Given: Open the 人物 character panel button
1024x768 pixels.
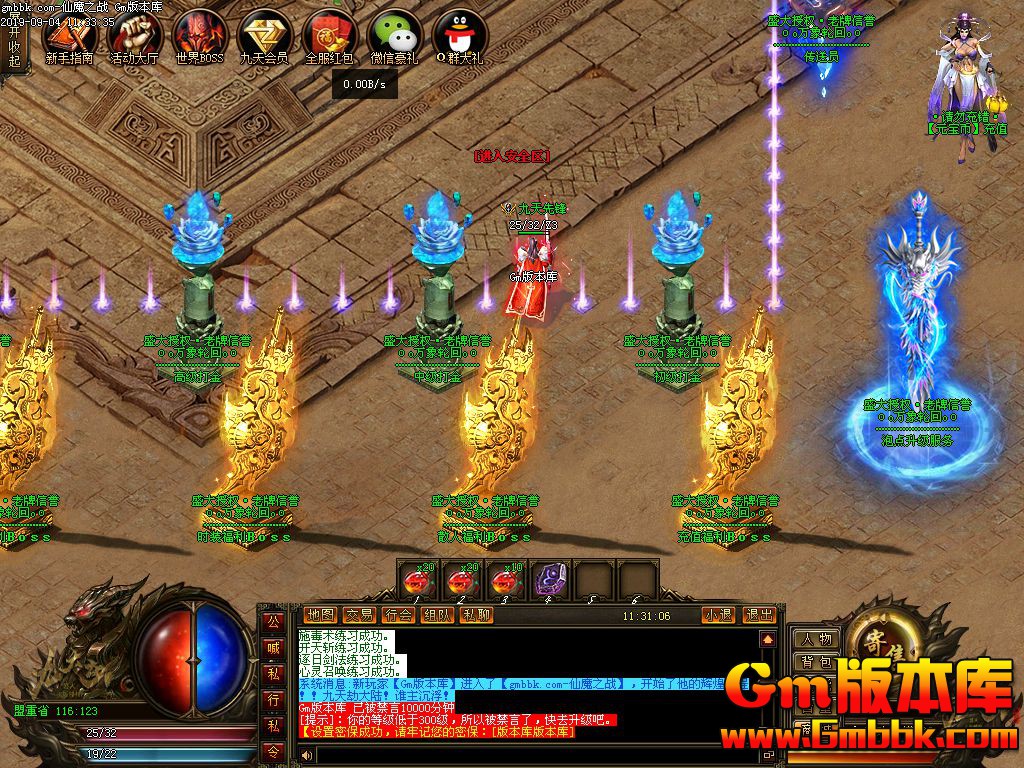Looking at the screenshot, I should (x=816, y=639).
